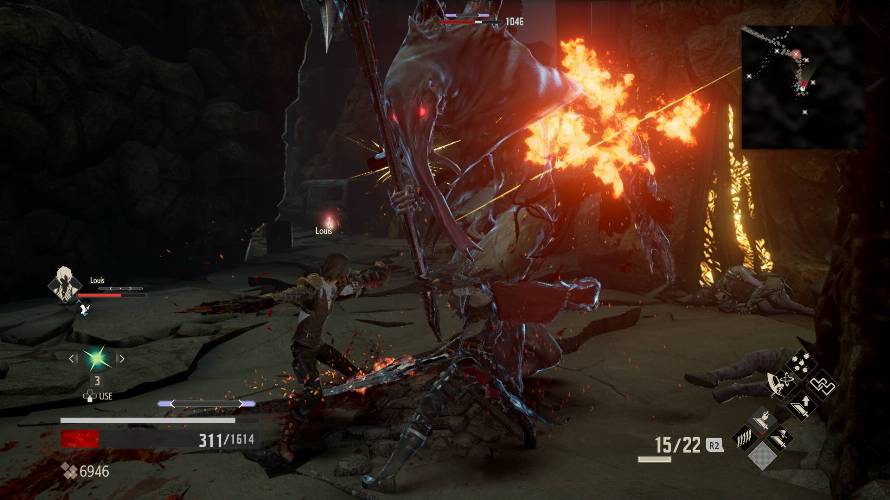Cycle quick item with the right arrow

121,358
